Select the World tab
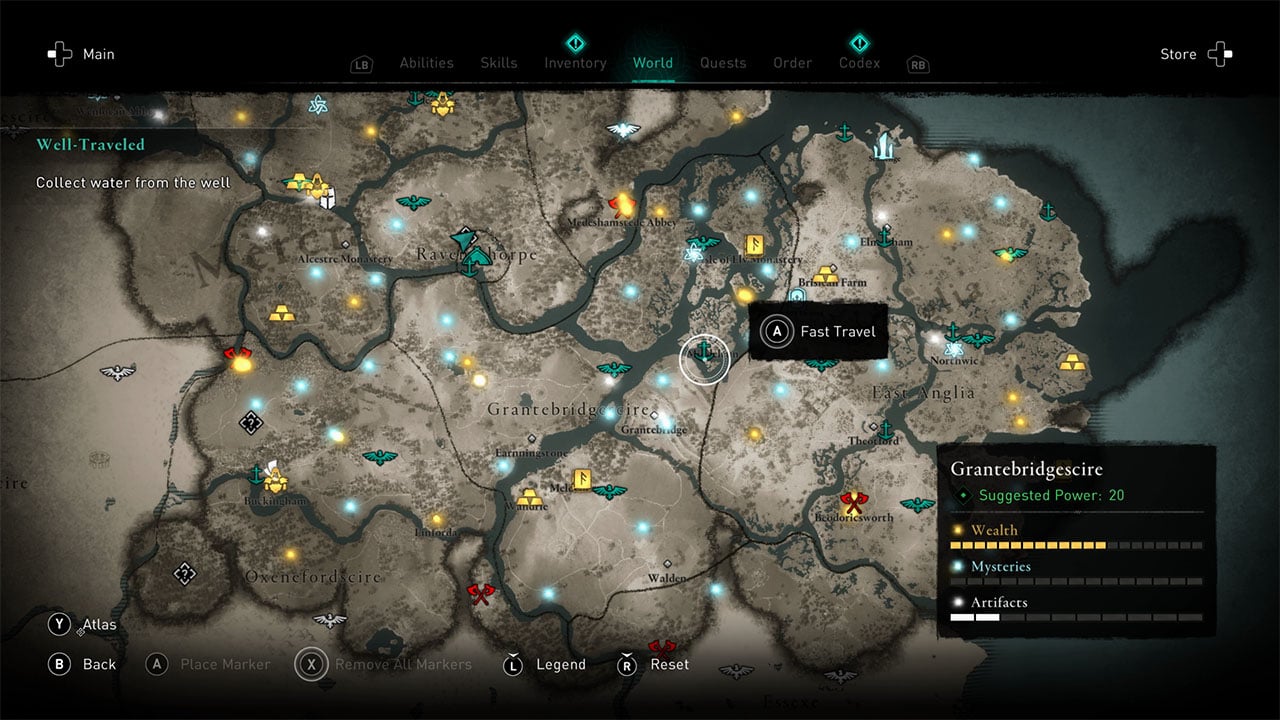Image resolution: width=1280 pixels, height=720 pixels. click(x=653, y=63)
